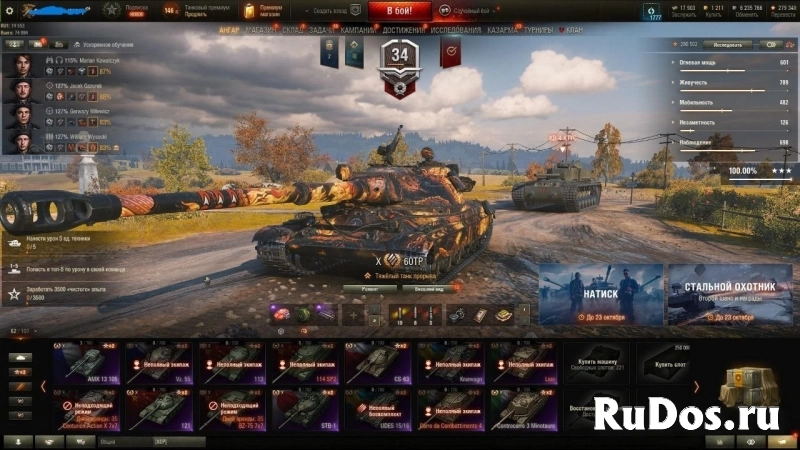The image size is (800, 450).
Task: Go to the ИССЛЕДОВАНИЯ research tab
Action: click(x=455, y=30)
